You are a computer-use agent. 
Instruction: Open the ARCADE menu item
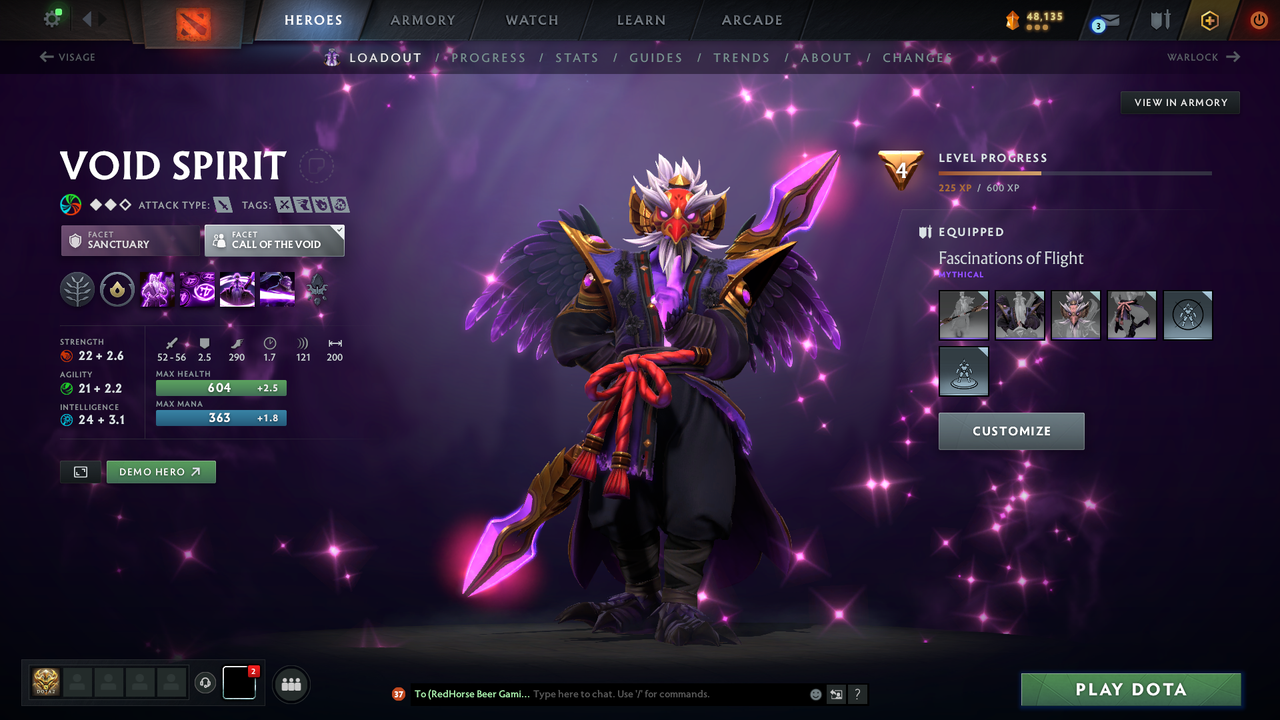(751, 20)
